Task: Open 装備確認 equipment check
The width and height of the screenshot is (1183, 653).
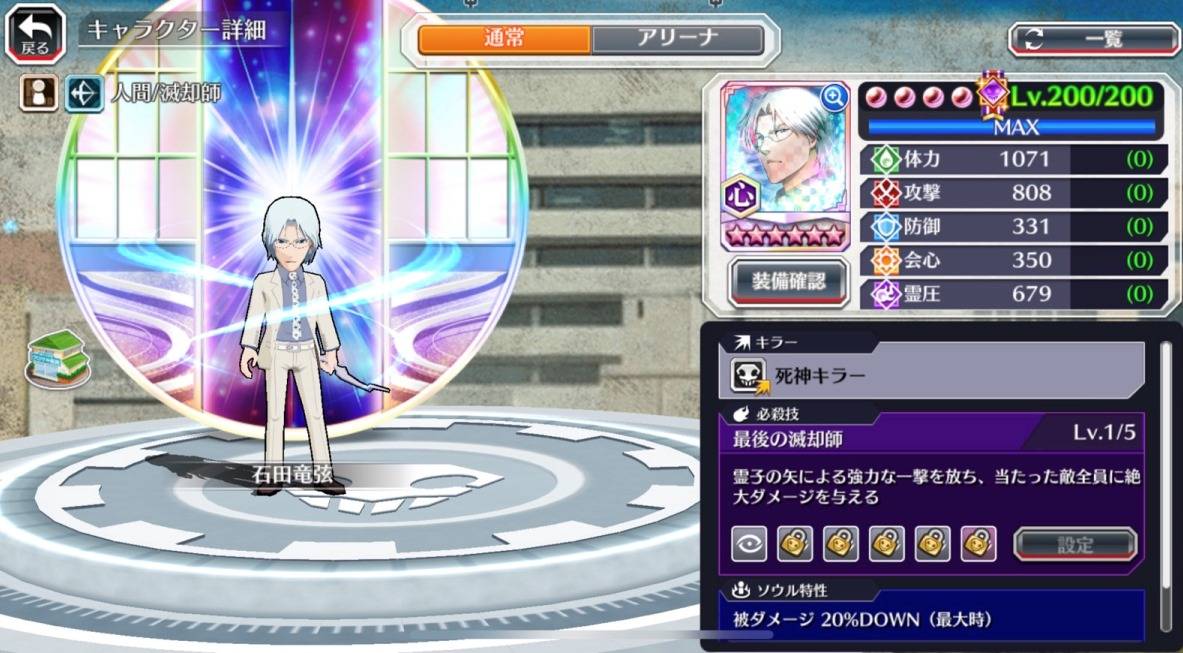Action: tap(788, 282)
